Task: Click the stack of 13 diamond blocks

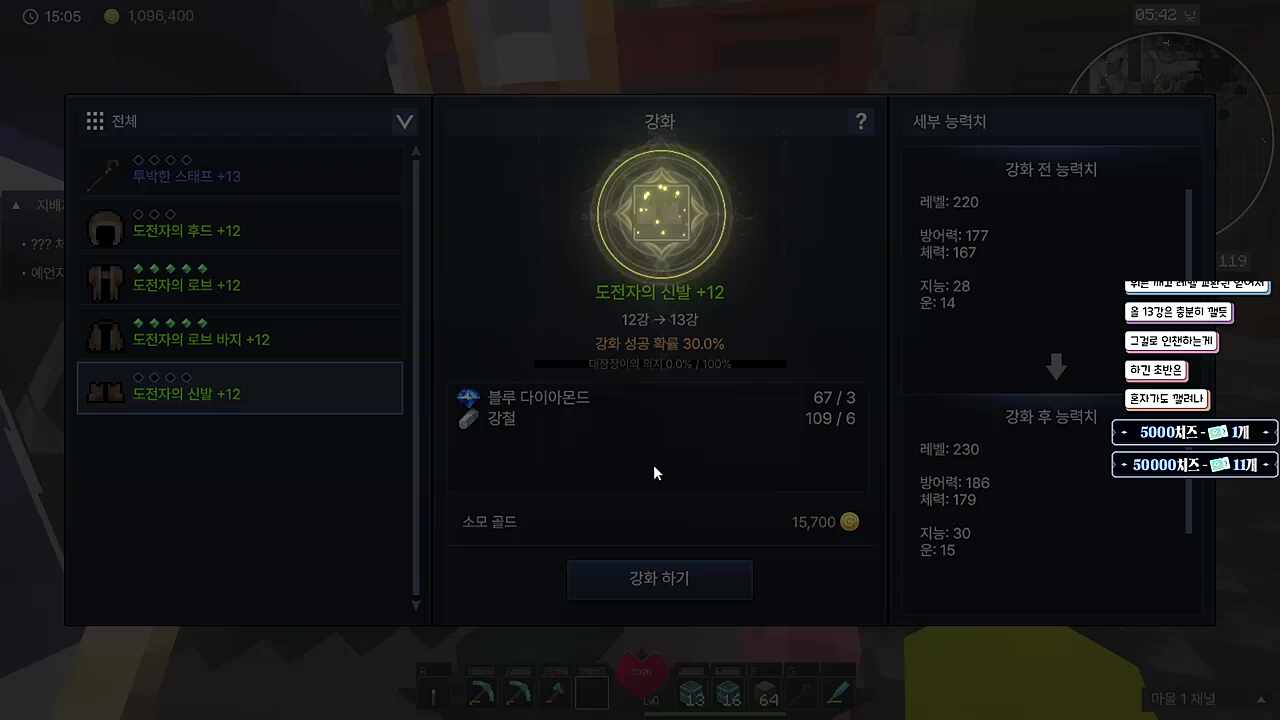Action: (x=692, y=690)
